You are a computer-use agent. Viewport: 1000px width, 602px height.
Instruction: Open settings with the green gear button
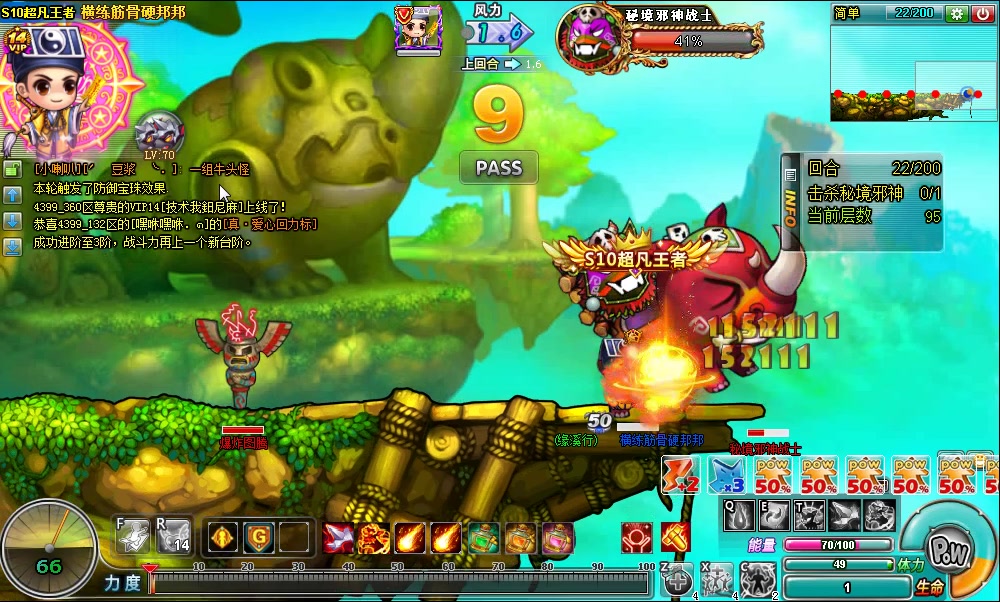pos(957,13)
